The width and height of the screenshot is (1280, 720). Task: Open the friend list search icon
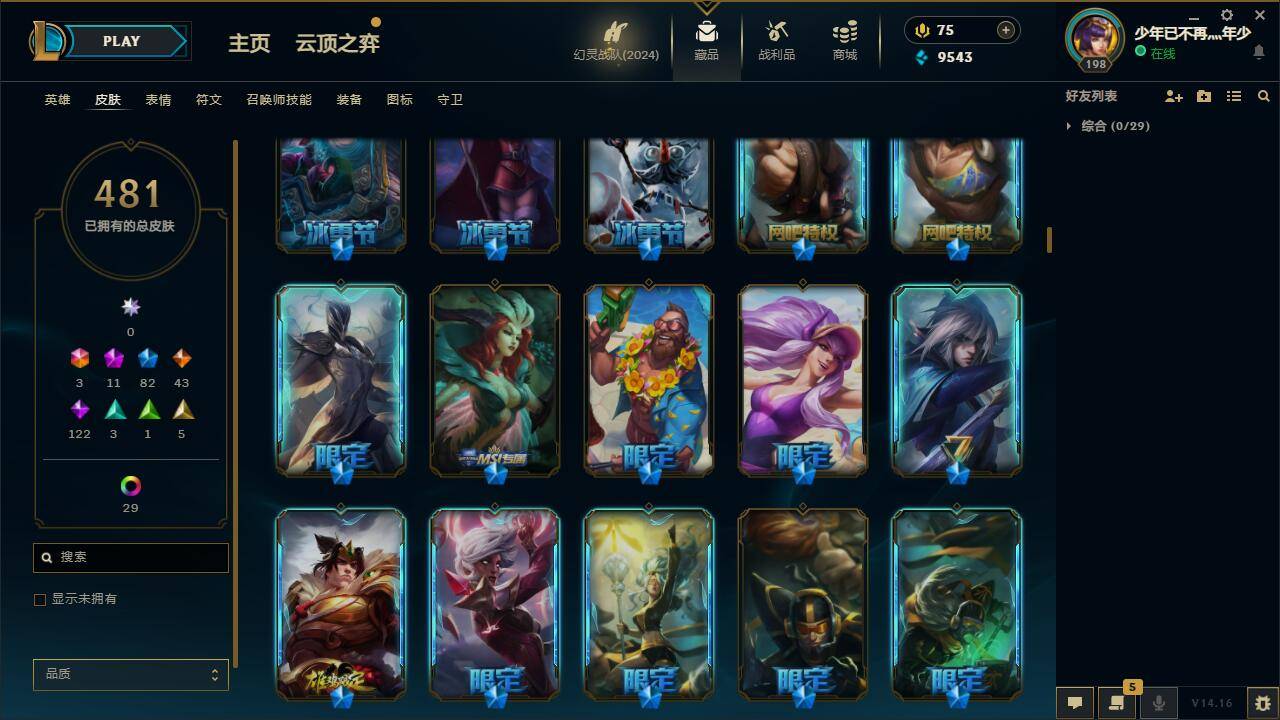1263,96
